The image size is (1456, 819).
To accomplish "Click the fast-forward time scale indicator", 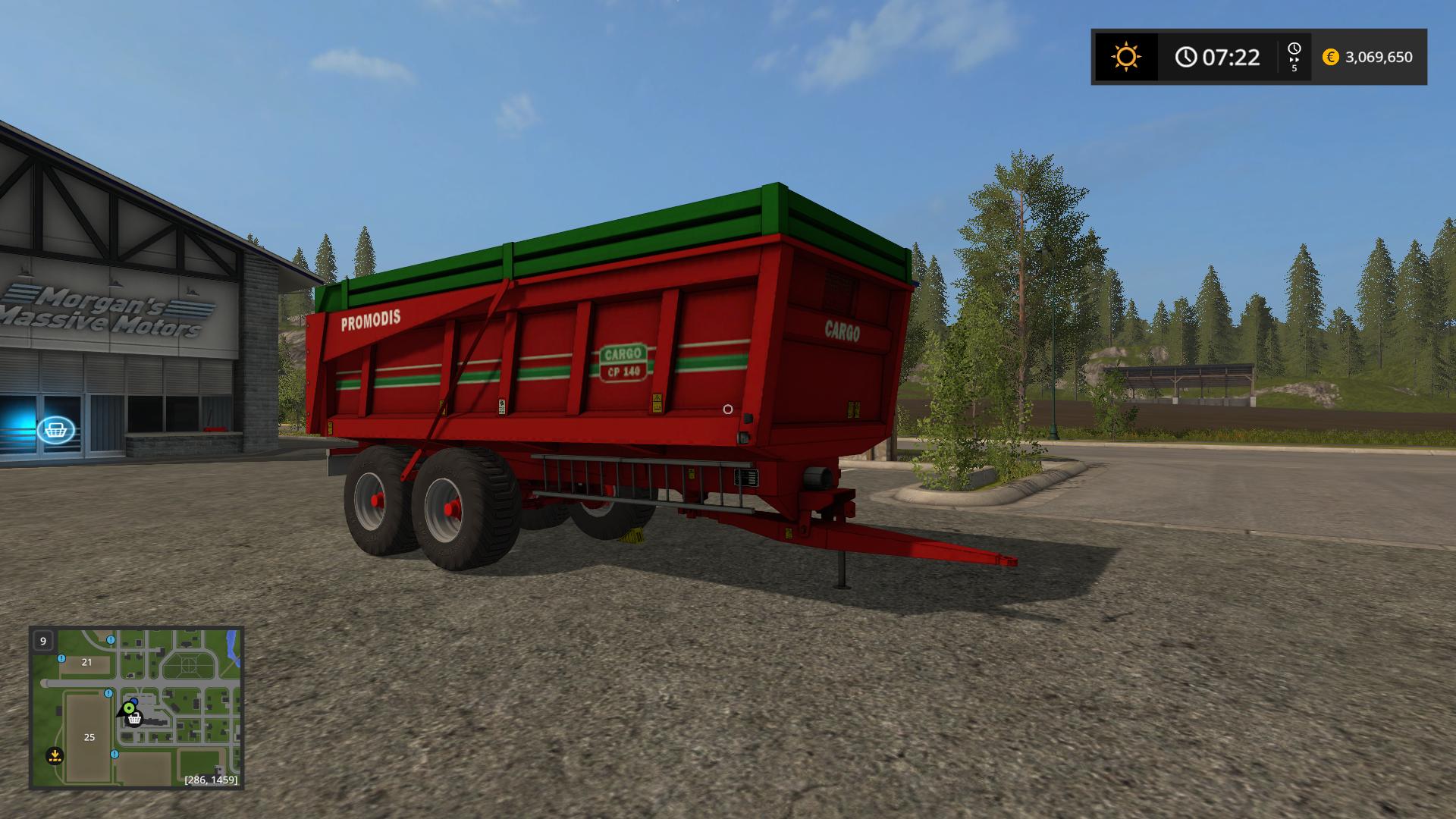I will (1294, 57).
